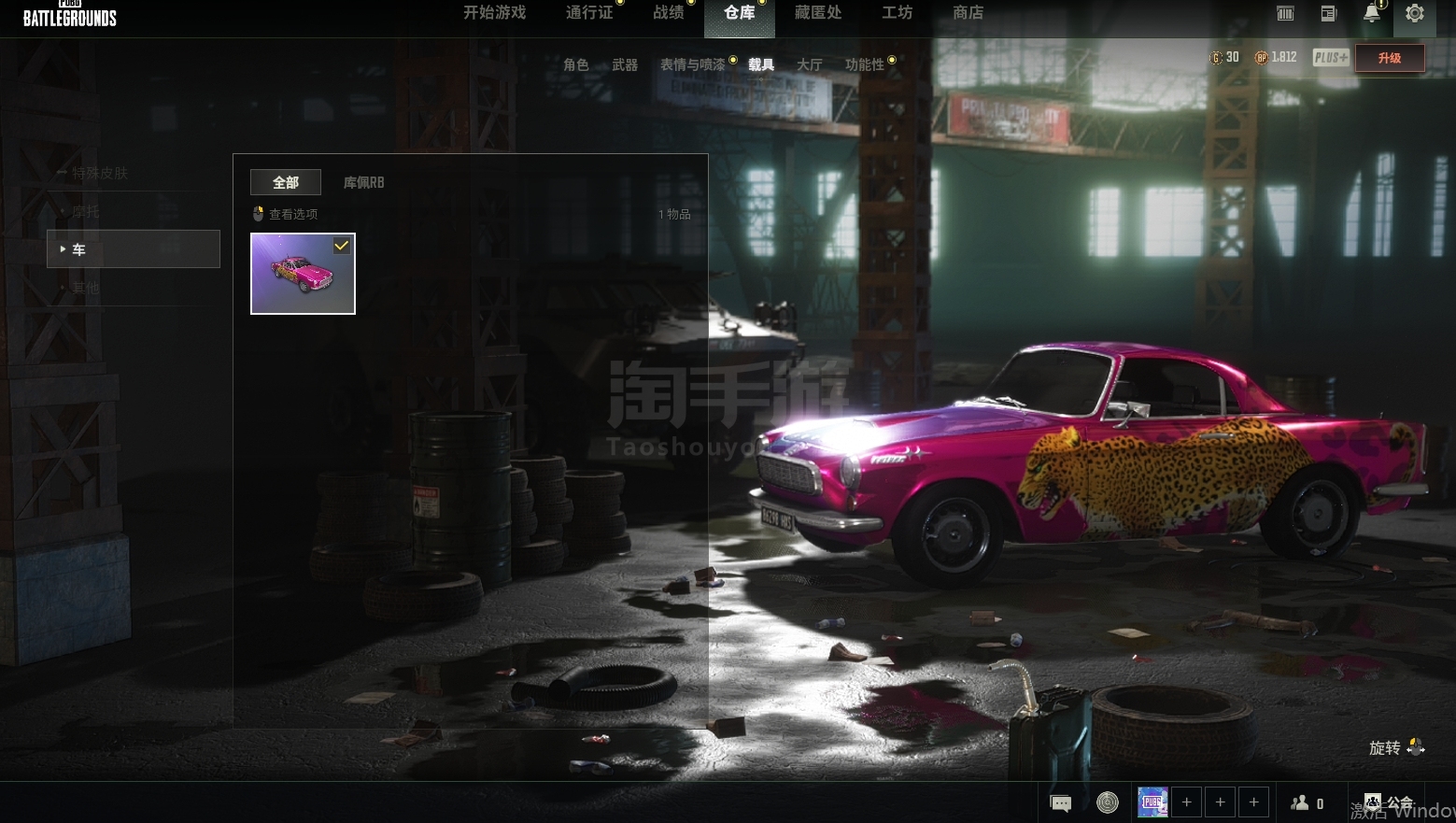The width and height of the screenshot is (1456, 823).
Task: Show the 功能性 (Utility) tab
Action: 864,64
